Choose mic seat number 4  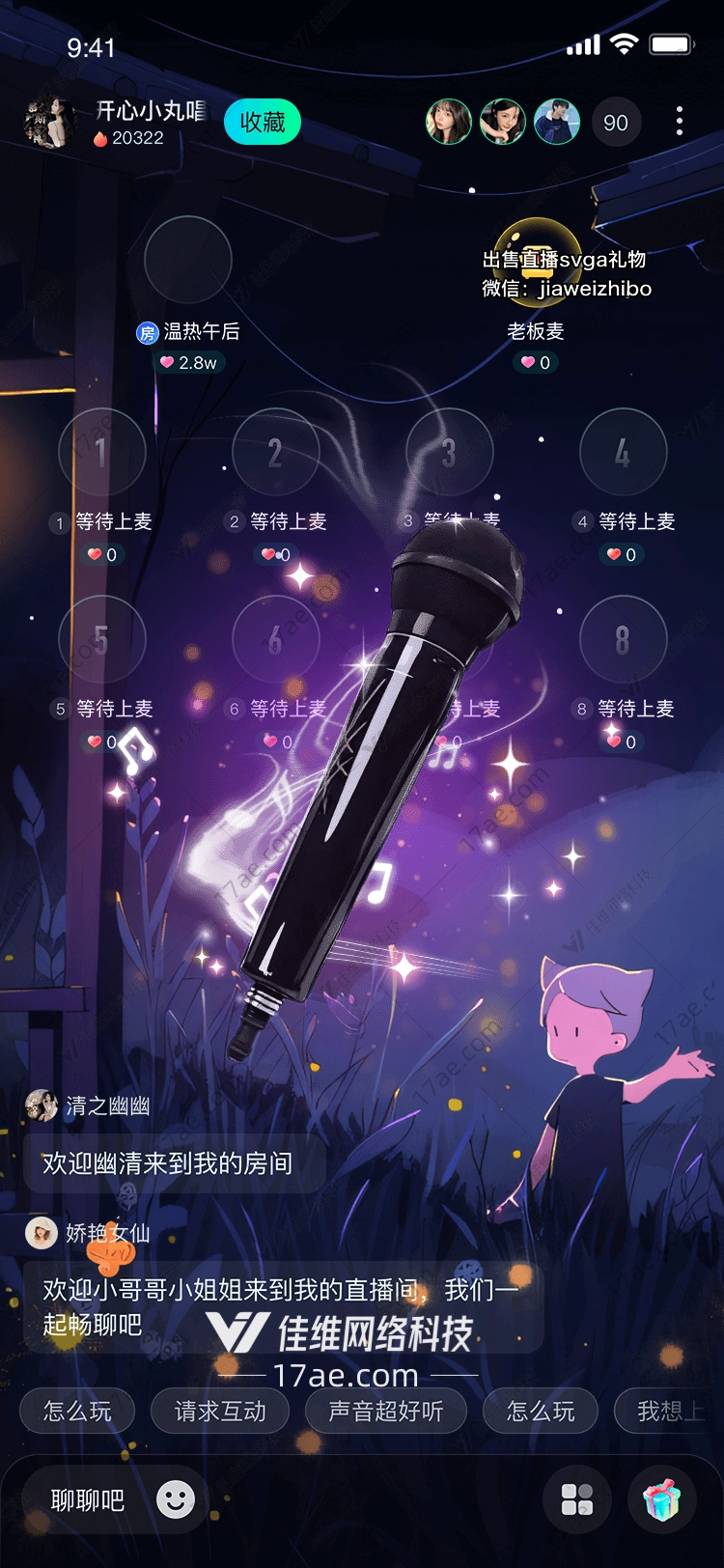click(x=624, y=452)
